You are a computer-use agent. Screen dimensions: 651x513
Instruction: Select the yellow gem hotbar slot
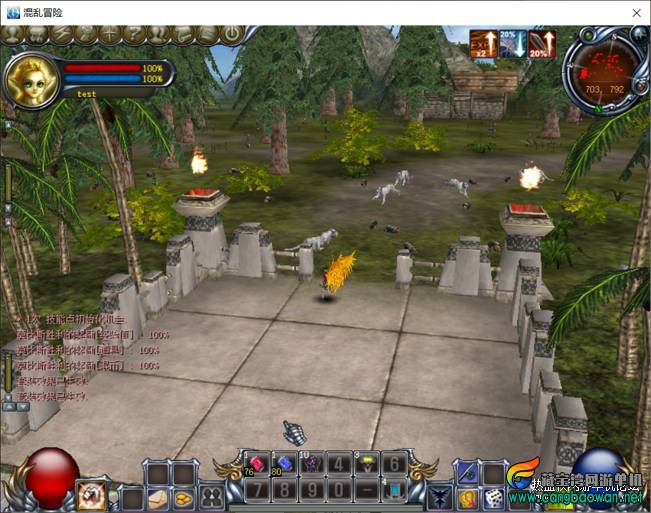click(367, 464)
